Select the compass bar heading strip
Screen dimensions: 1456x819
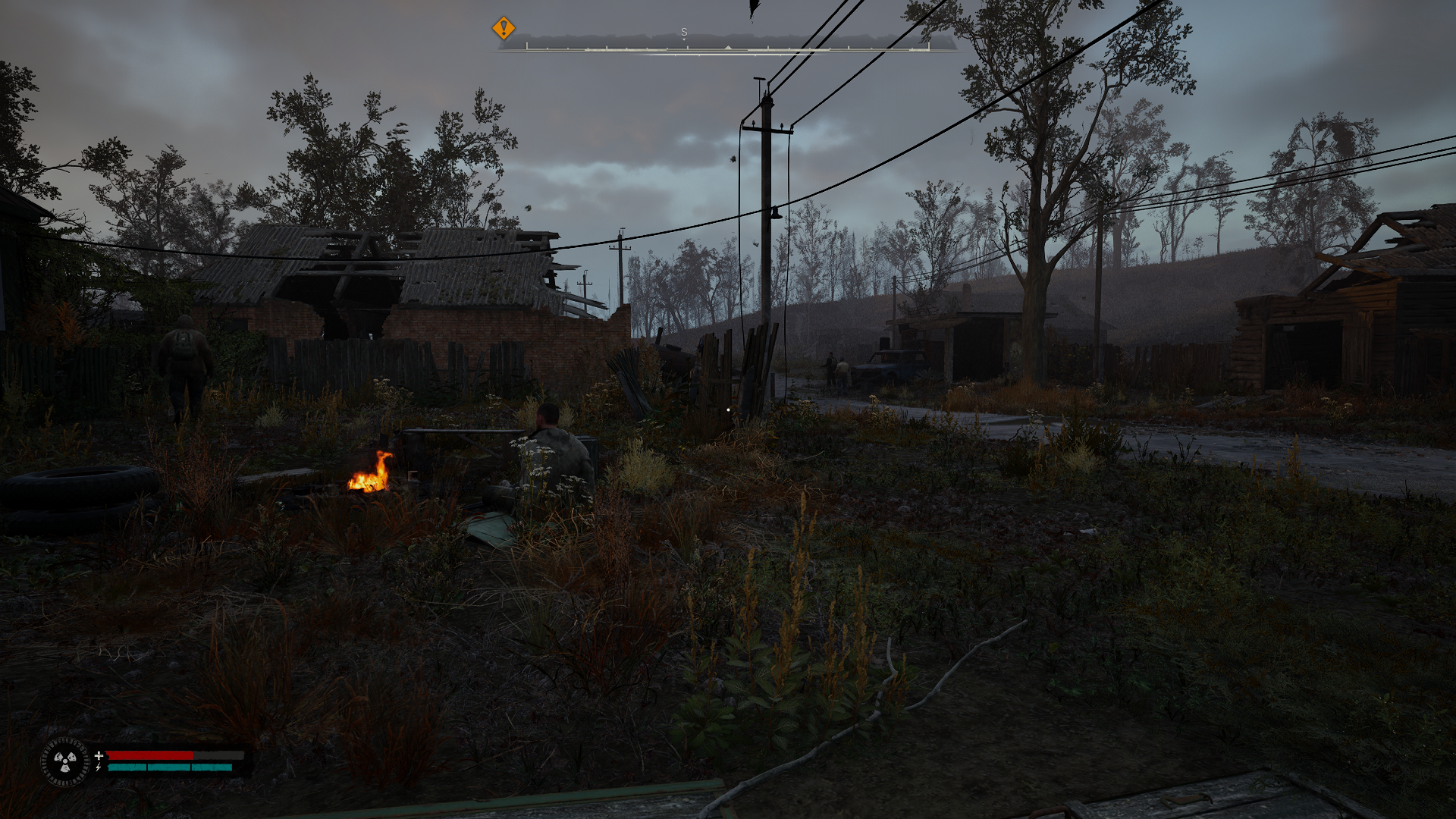(x=726, y=43)
